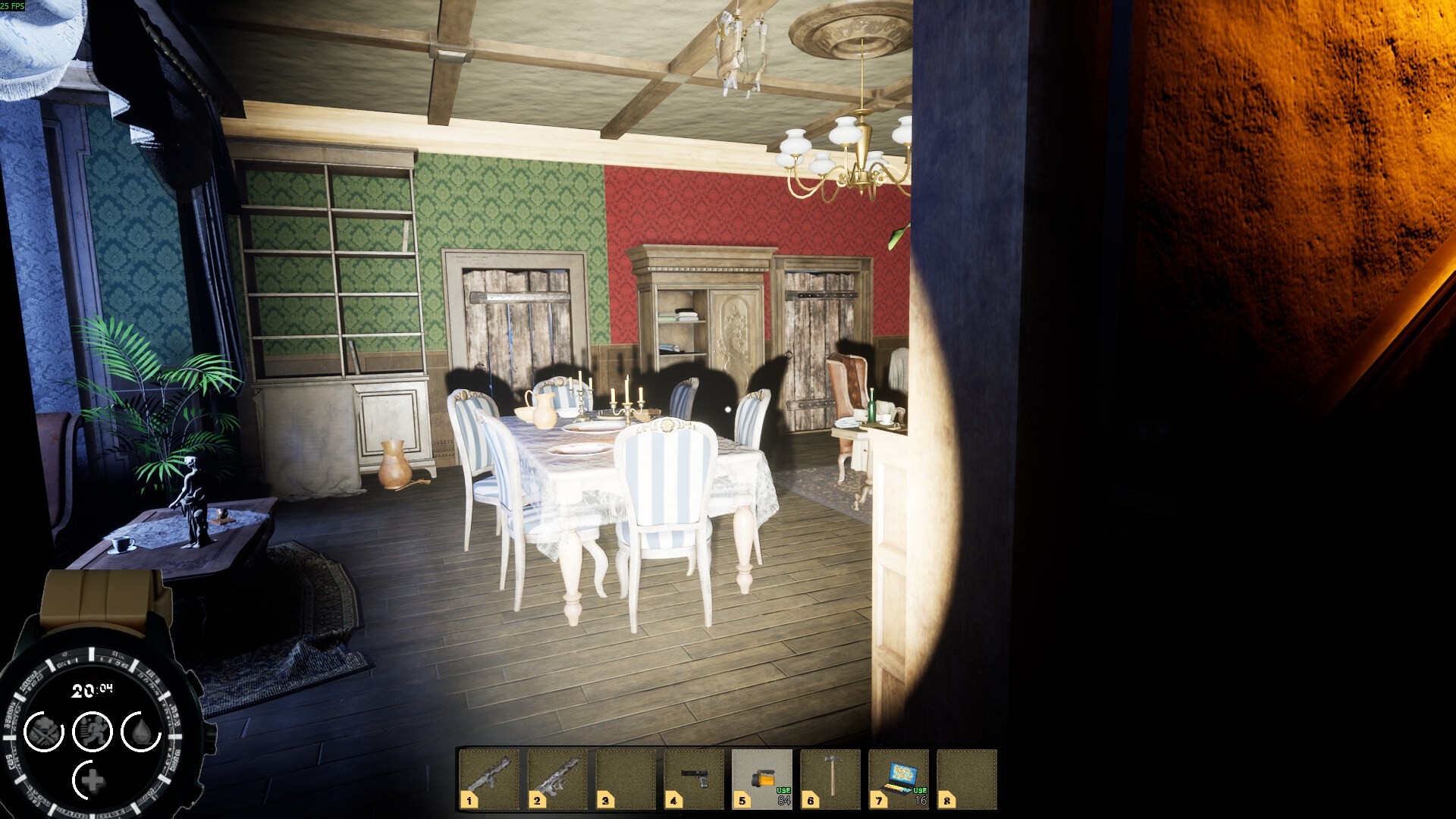The image size is (1456, 819).
Task: Click the charge count 16 on the laptop slot
Action: click(x=921, y=800)
